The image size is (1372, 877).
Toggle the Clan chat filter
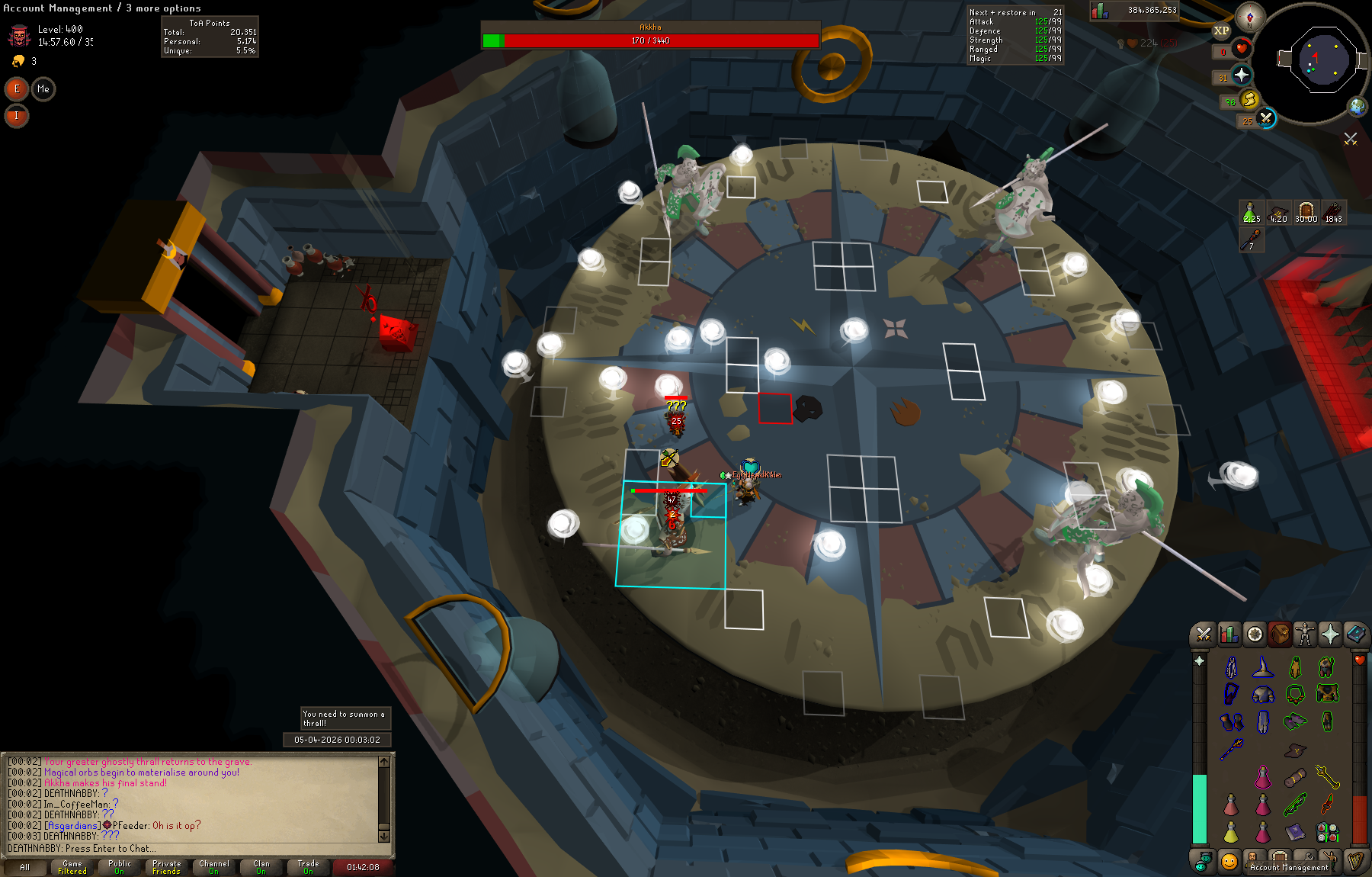tap(261, 867)
